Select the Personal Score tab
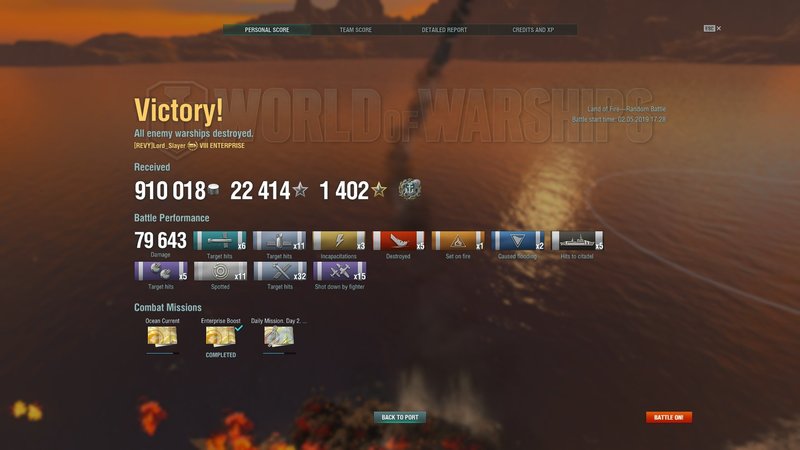 (x=265, y=30)
